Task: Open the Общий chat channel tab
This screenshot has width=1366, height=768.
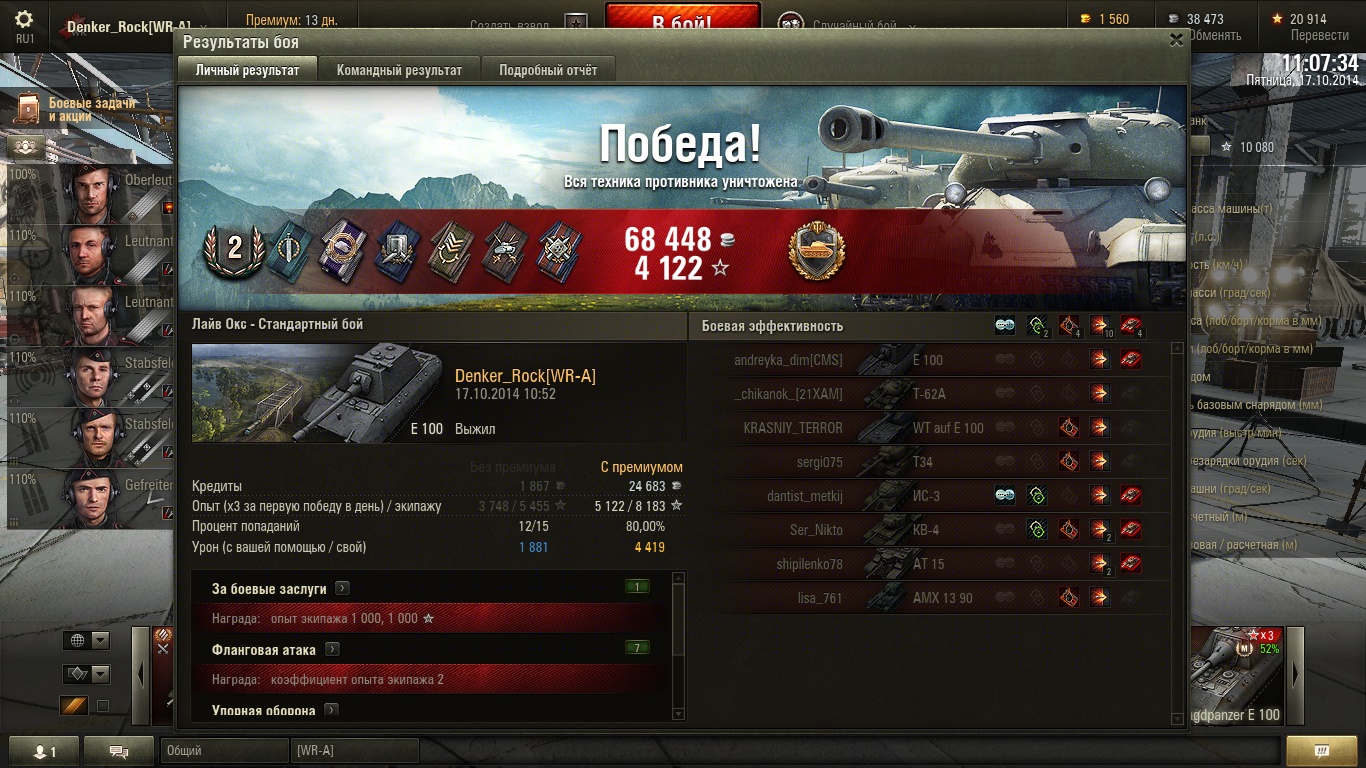Action: (x=224, y=751)
